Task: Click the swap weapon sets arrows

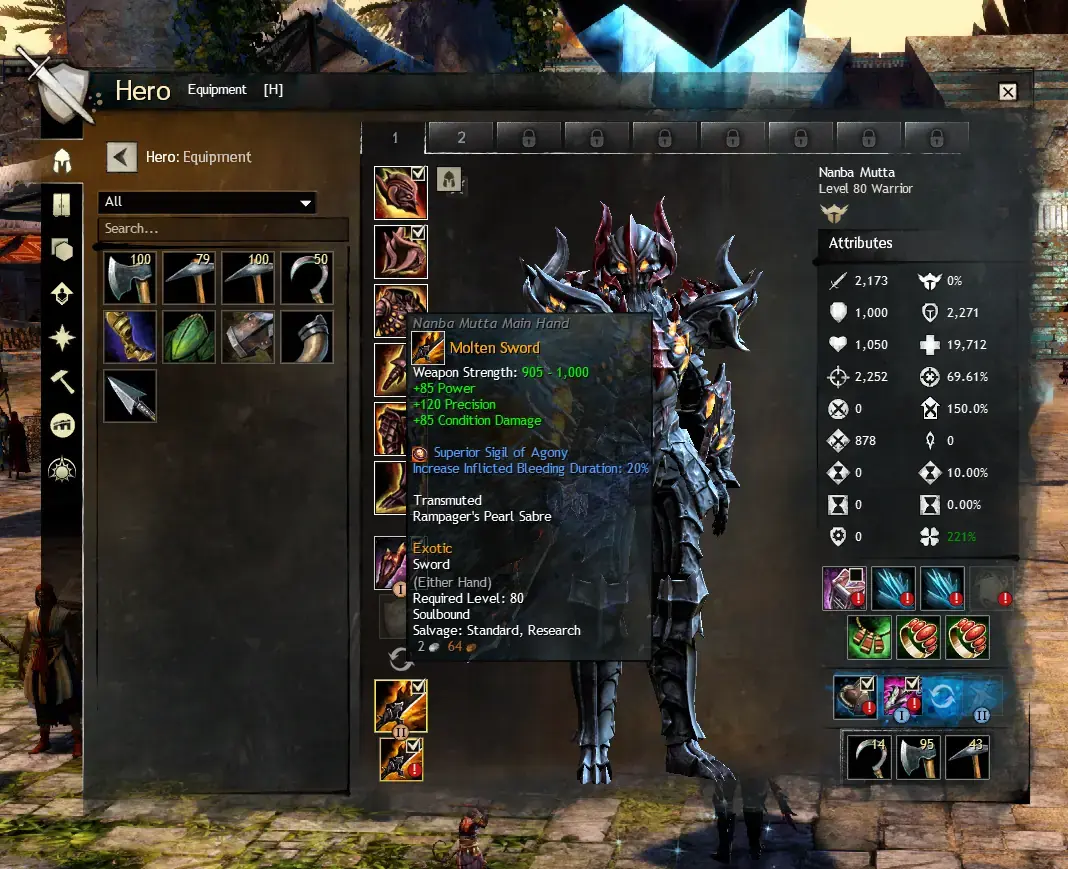Action: pyautogui.click(x=401, y=658)
